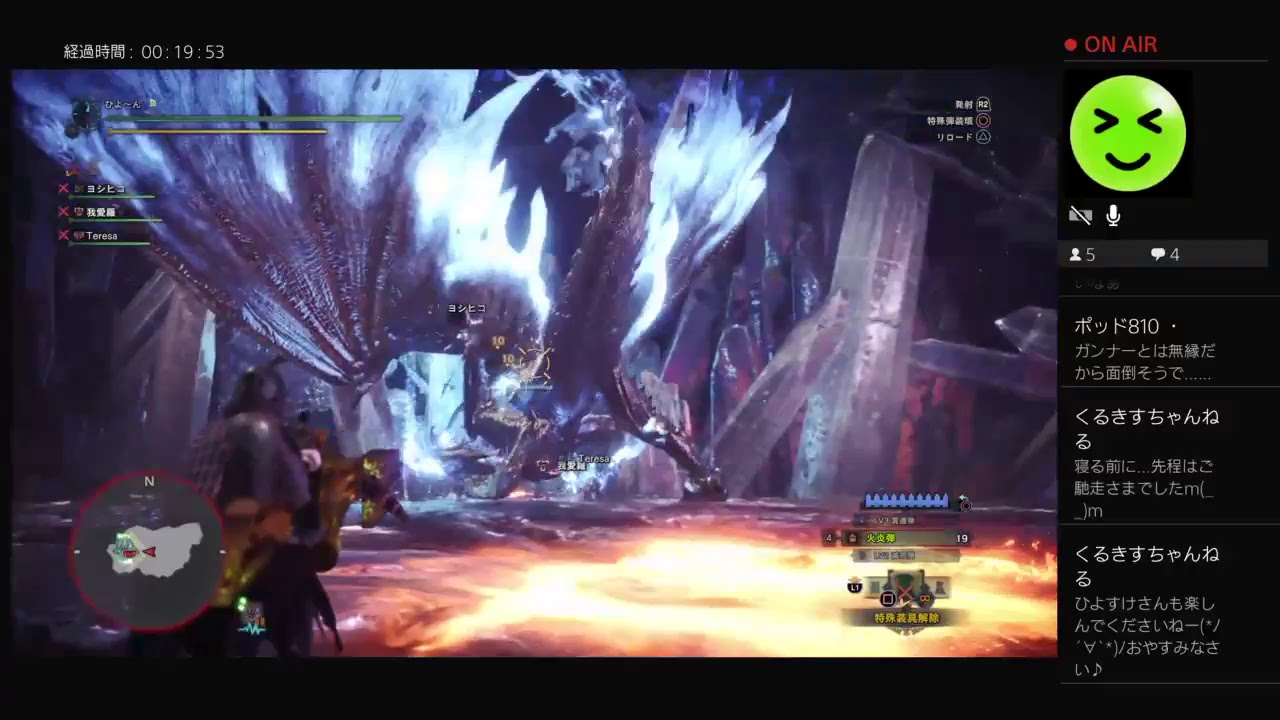1280x720 pixels.
Task: Select party member Teresa in the list
Action: [x=101, y=236]
